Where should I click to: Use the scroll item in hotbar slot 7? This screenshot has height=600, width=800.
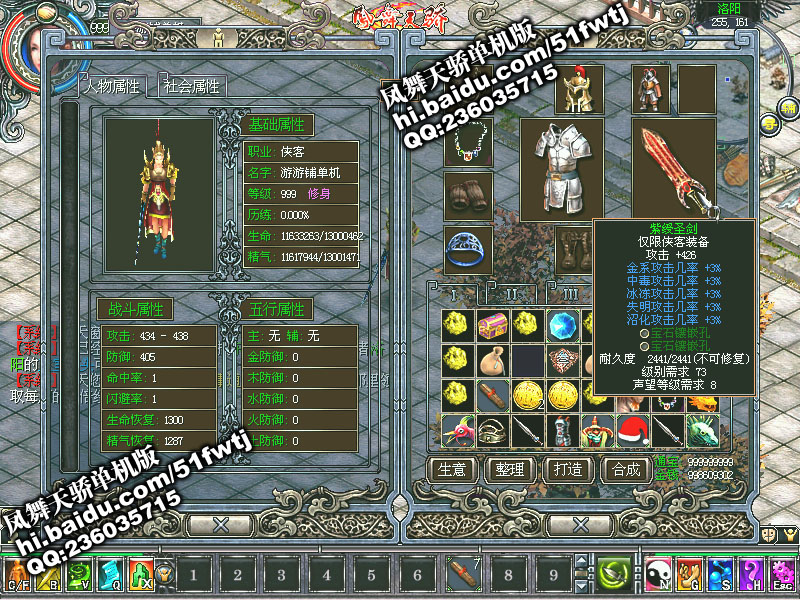point(462,574)
